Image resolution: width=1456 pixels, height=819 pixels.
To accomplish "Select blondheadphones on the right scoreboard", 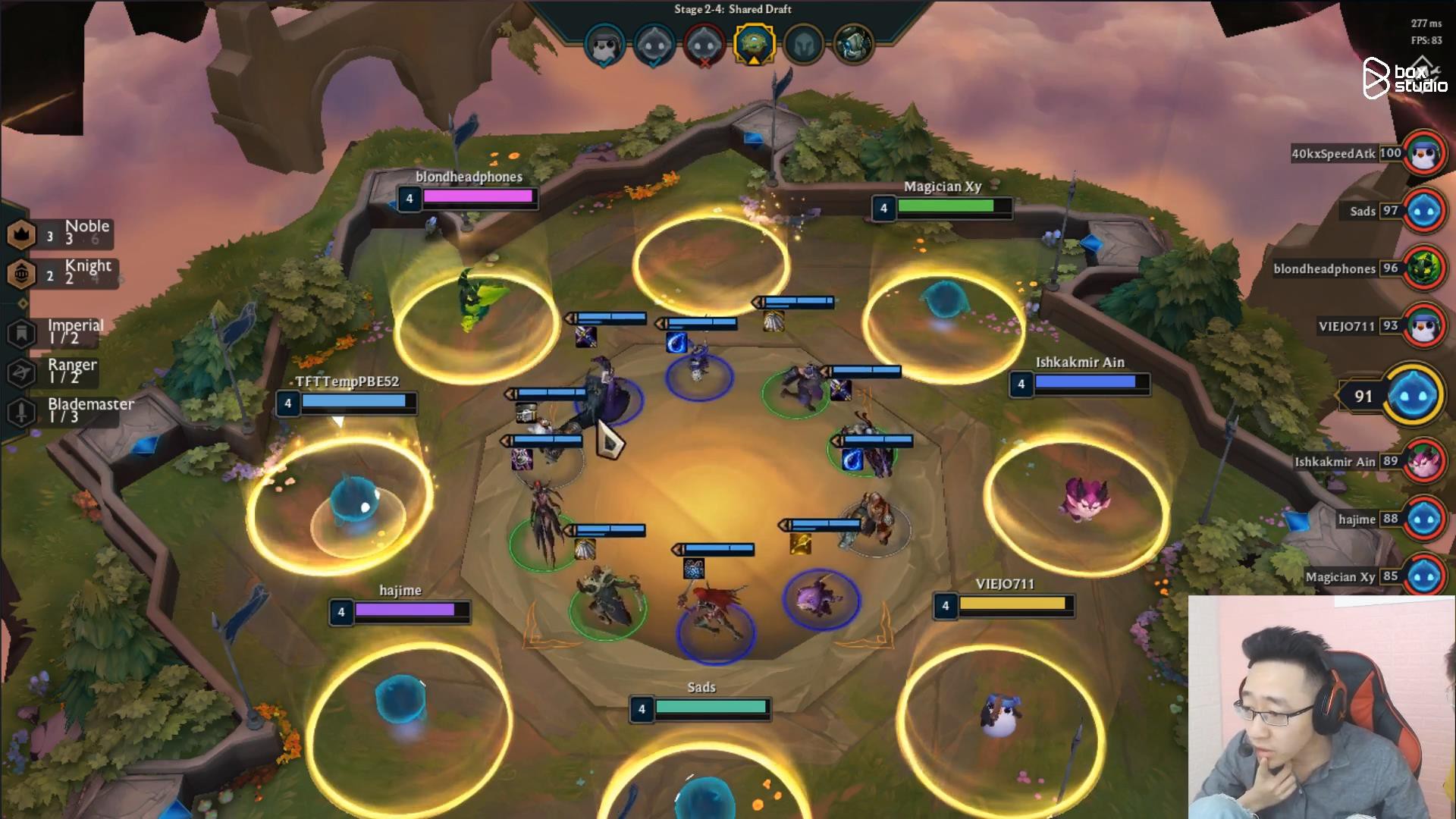I will point(1323,269).
